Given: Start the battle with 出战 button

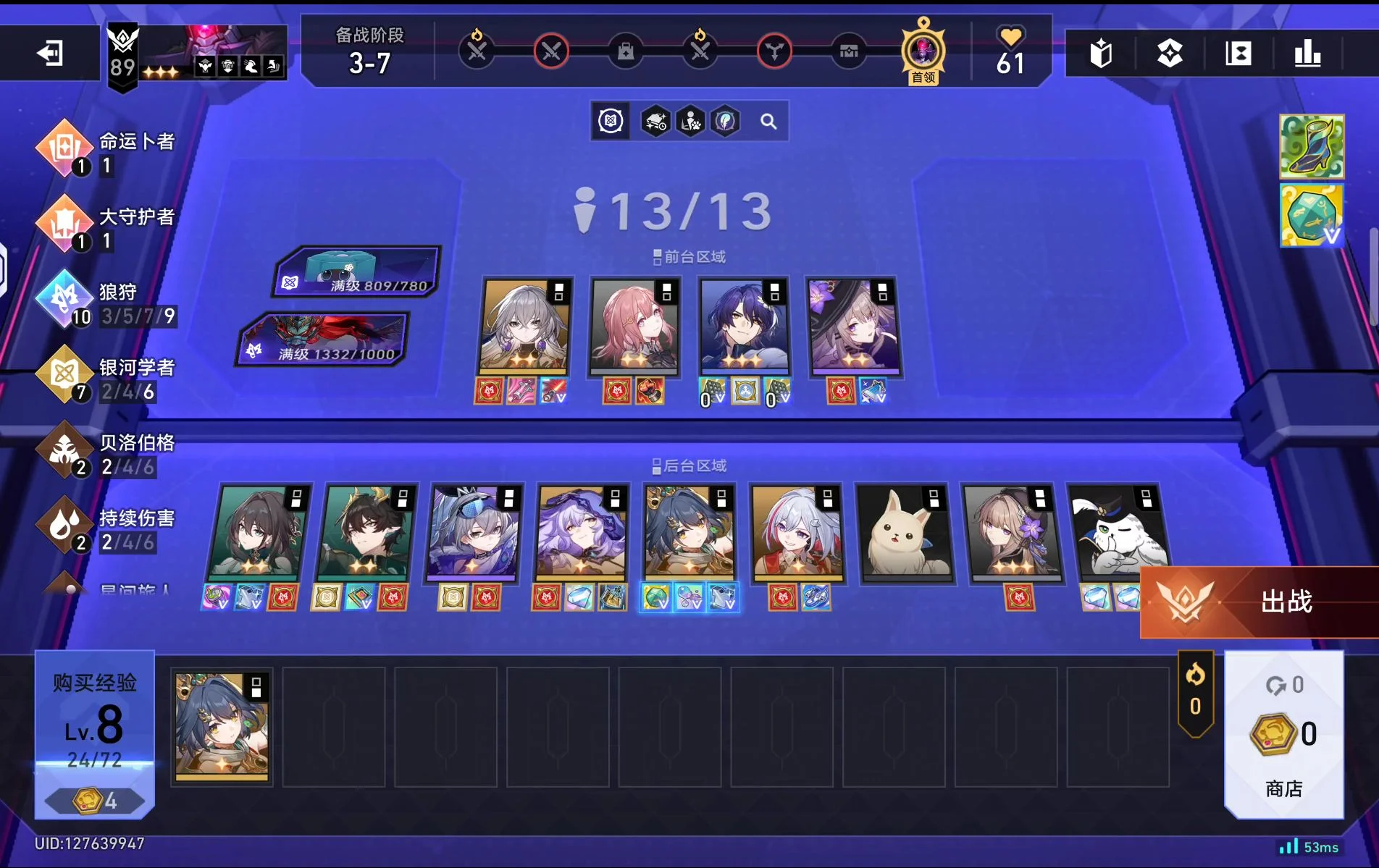Looking at the screenshot, I should pyautogui.click(x=1262, y=602).
